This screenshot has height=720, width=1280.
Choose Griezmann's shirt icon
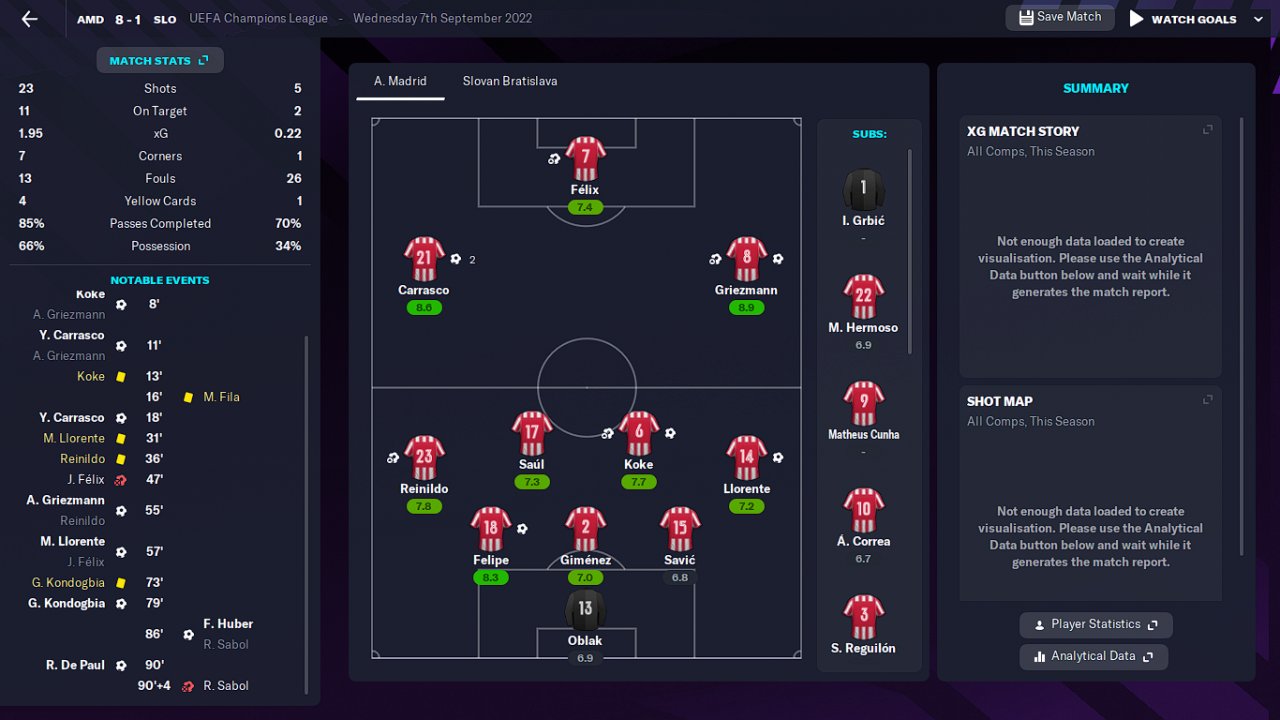746,260
